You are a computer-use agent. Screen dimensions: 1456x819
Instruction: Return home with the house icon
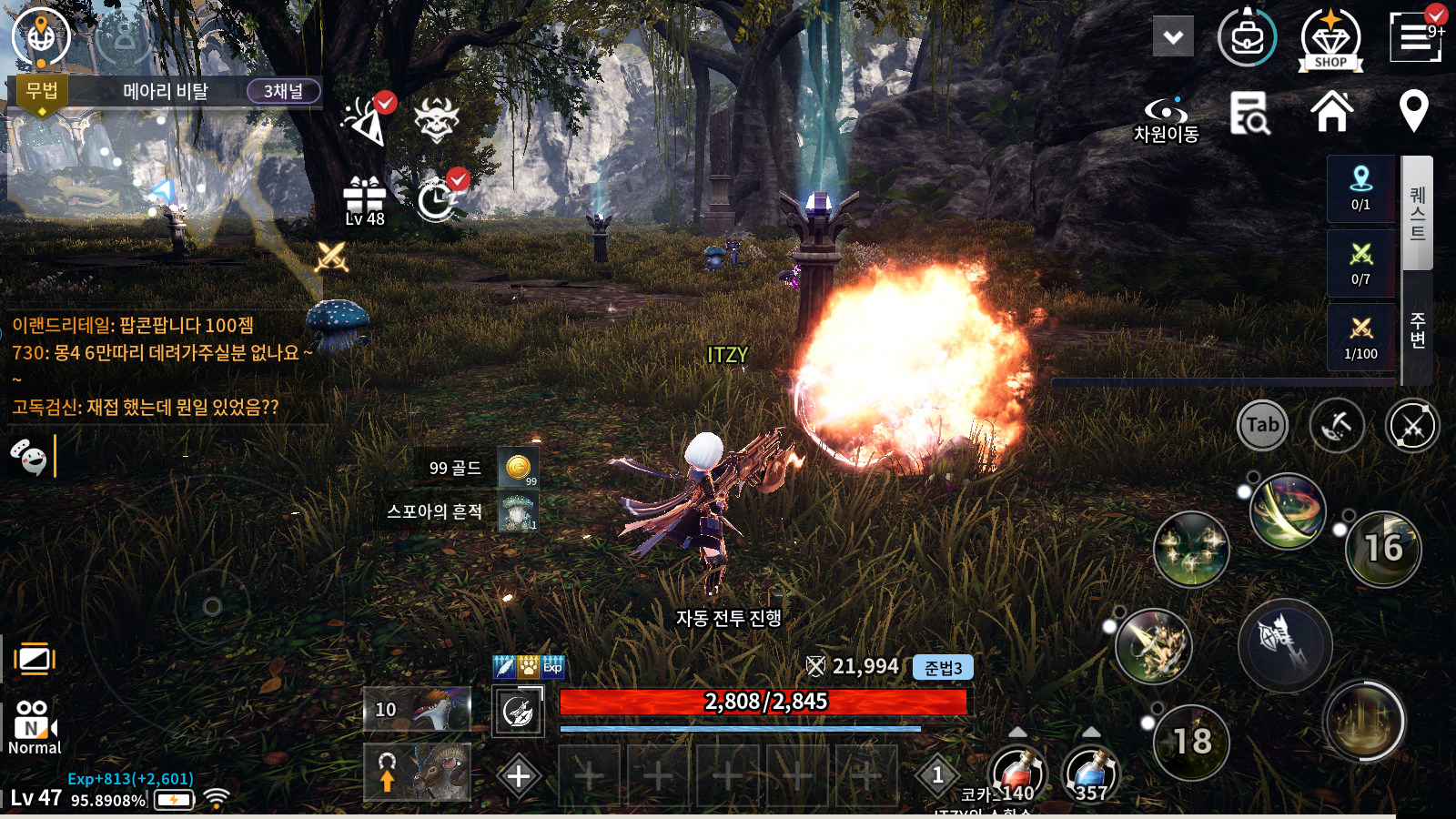coord(1331,113)
